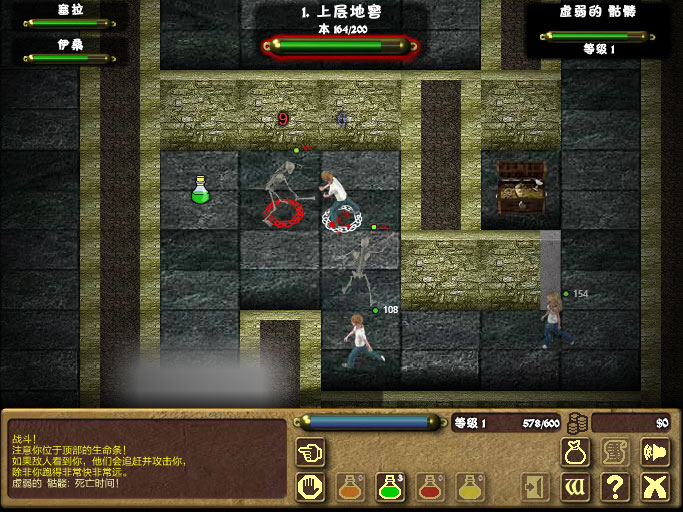Open the W spellbook button
This screenshot has width=683, height=512.
(x=575, y=487)
